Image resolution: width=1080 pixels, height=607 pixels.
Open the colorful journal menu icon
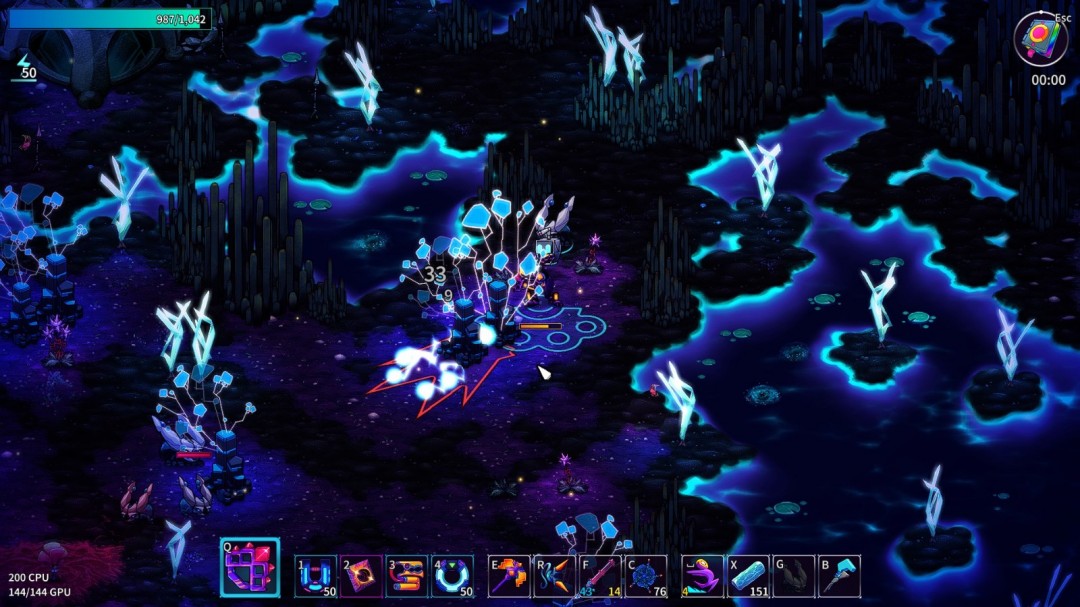point(1040,40)
